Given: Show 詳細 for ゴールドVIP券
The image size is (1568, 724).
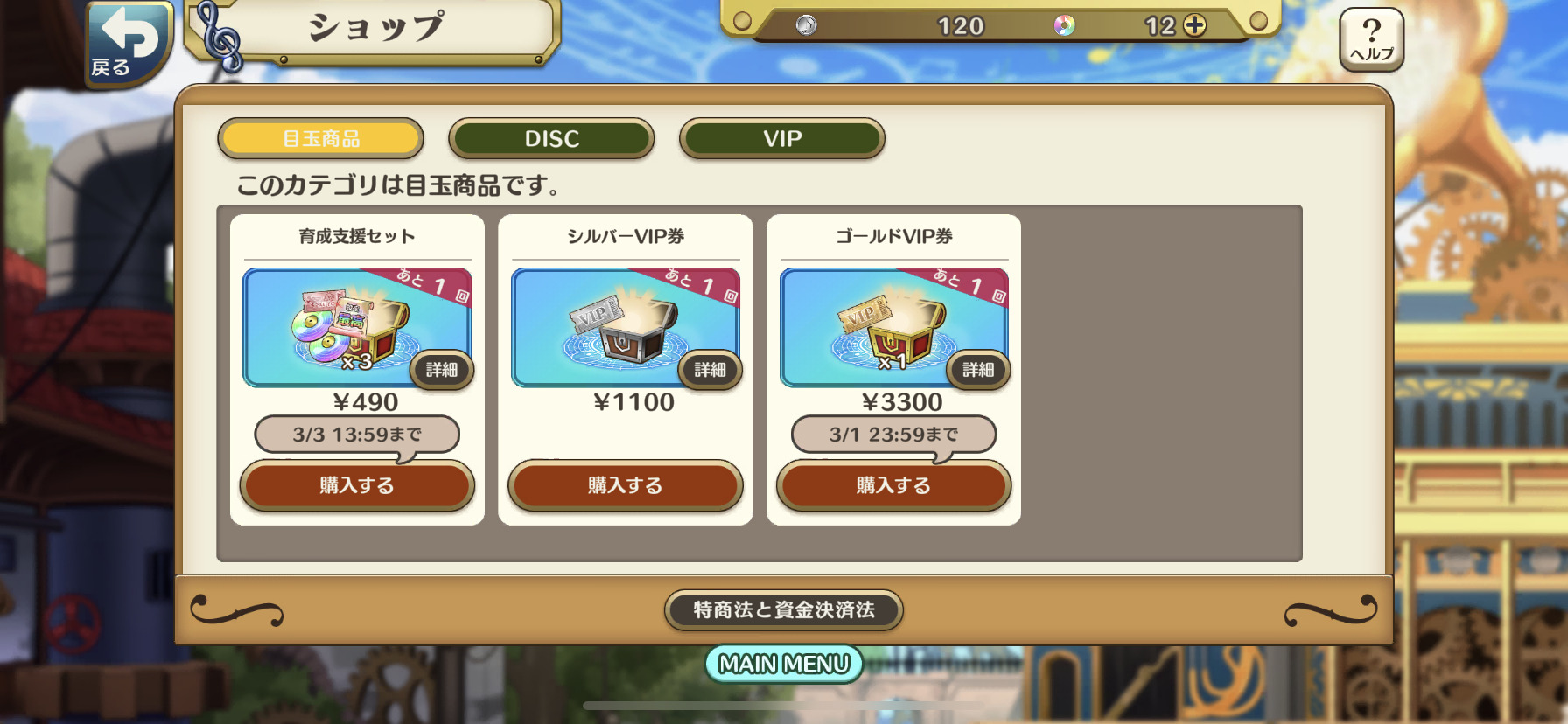Looking at the screenshot, I should click(978, 370).
